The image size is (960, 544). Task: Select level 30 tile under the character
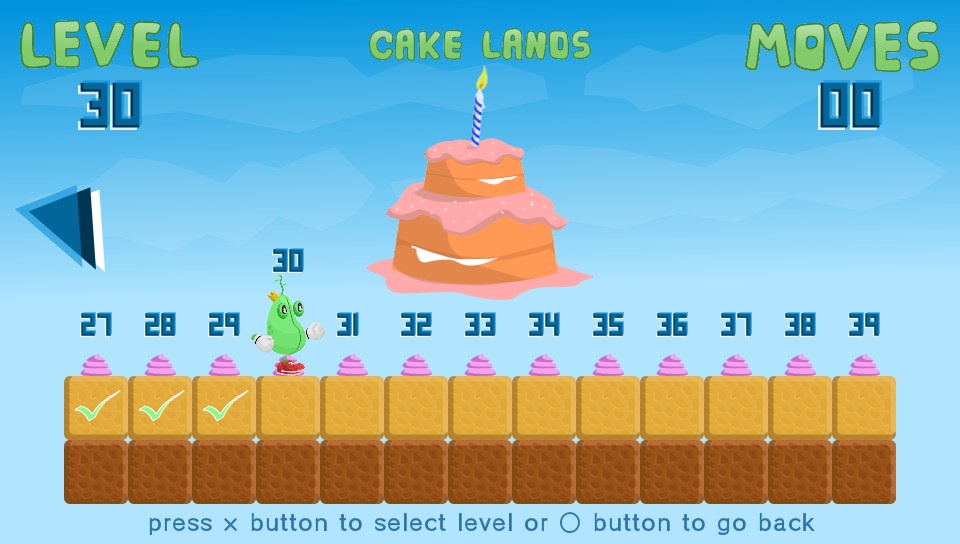(288, 407)
